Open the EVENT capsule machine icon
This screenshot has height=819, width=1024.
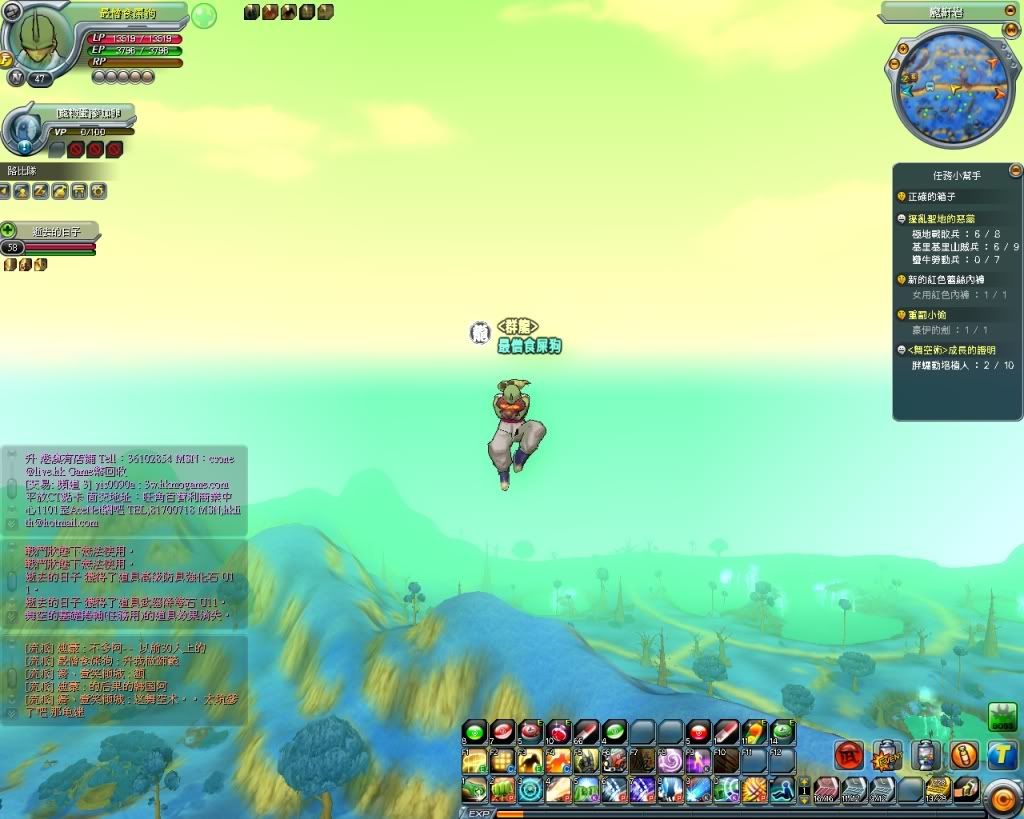point(888,755)
